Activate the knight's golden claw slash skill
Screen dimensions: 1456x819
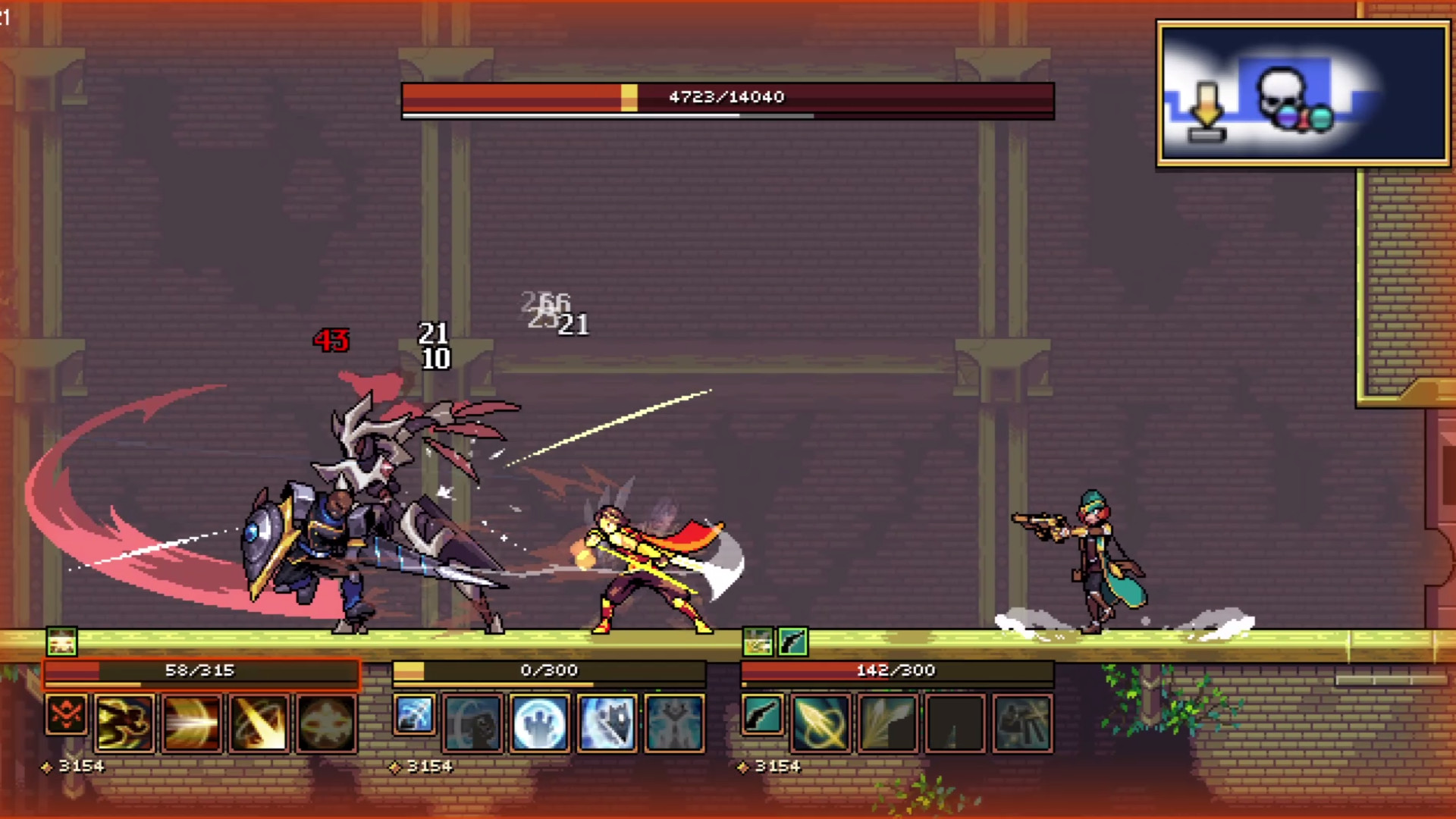124,724
